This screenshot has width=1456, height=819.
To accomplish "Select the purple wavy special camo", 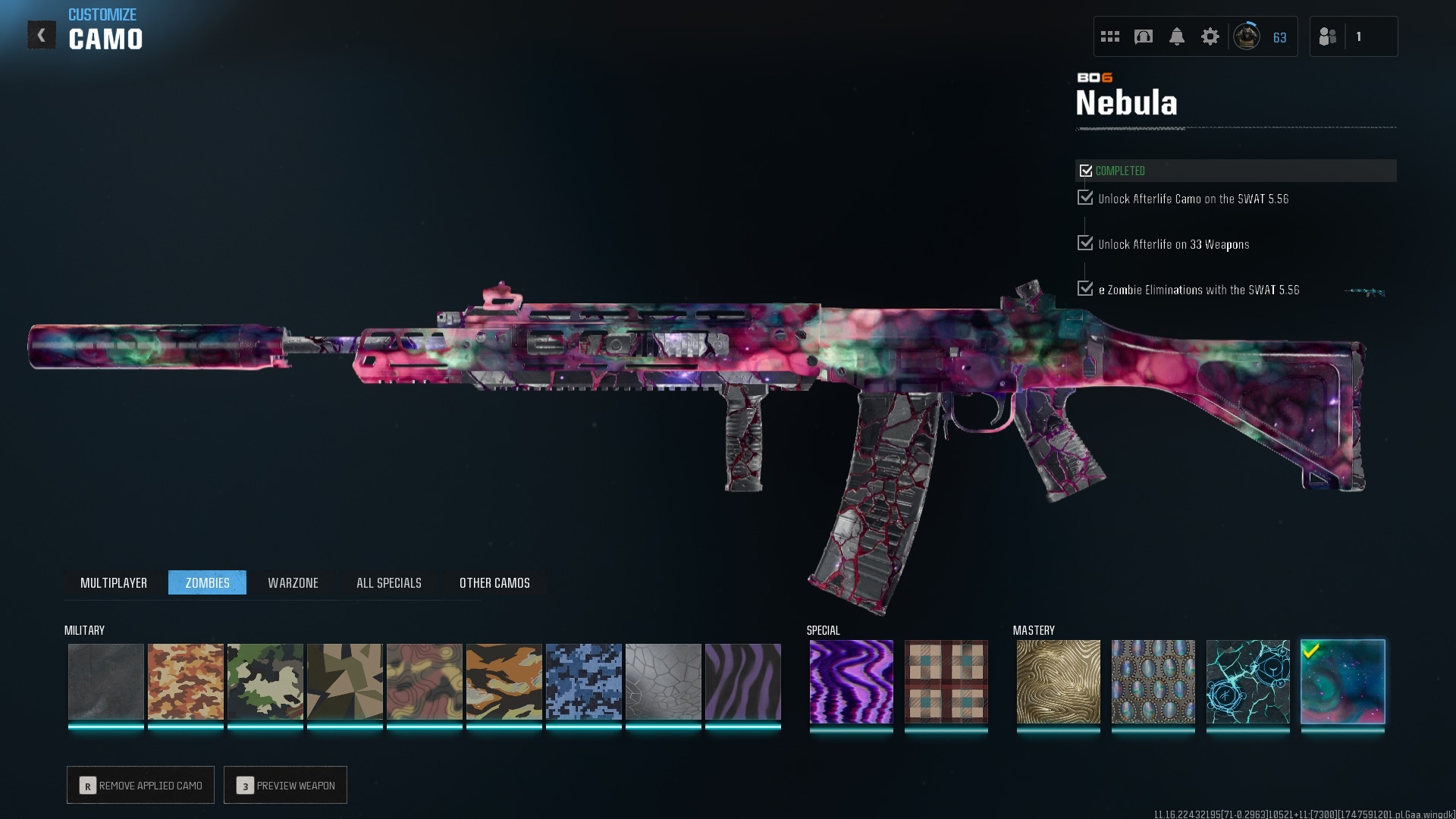I will [851, 682].
